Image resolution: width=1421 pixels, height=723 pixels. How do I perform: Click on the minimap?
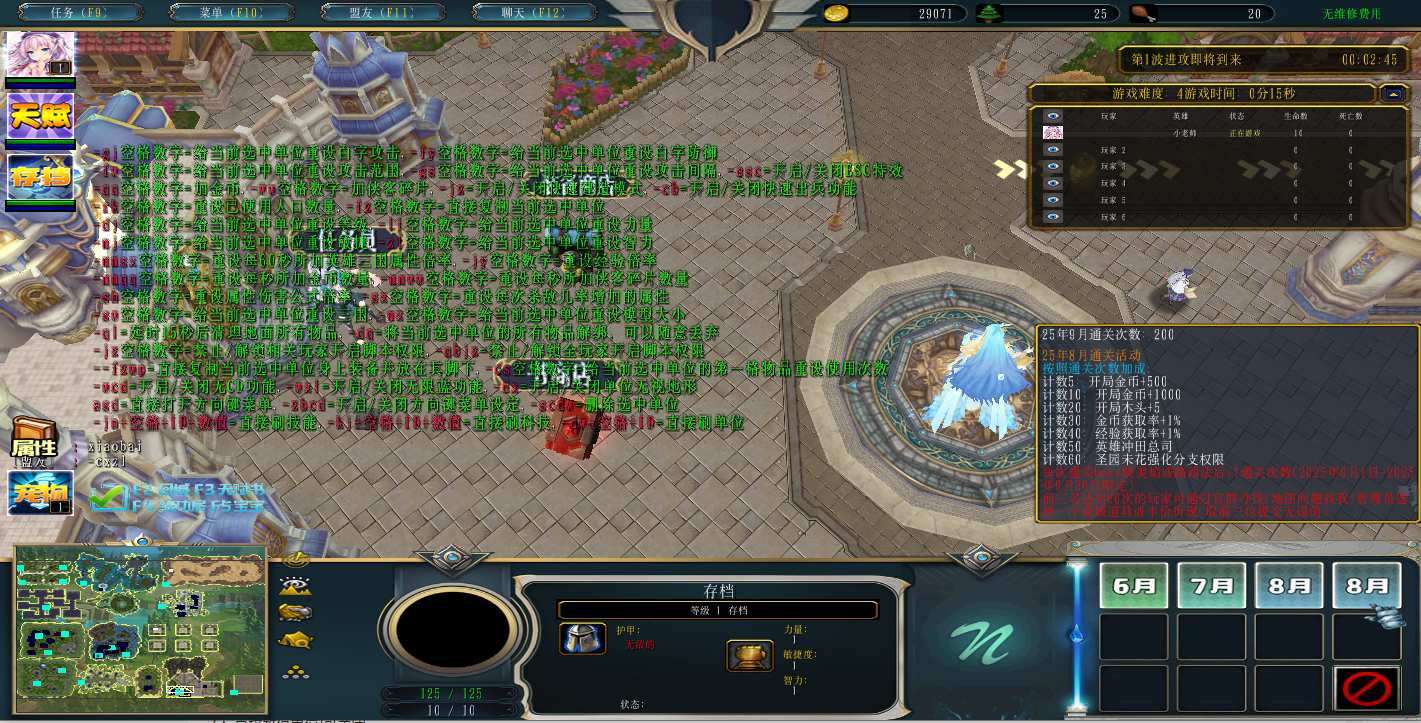coord(140,622)
